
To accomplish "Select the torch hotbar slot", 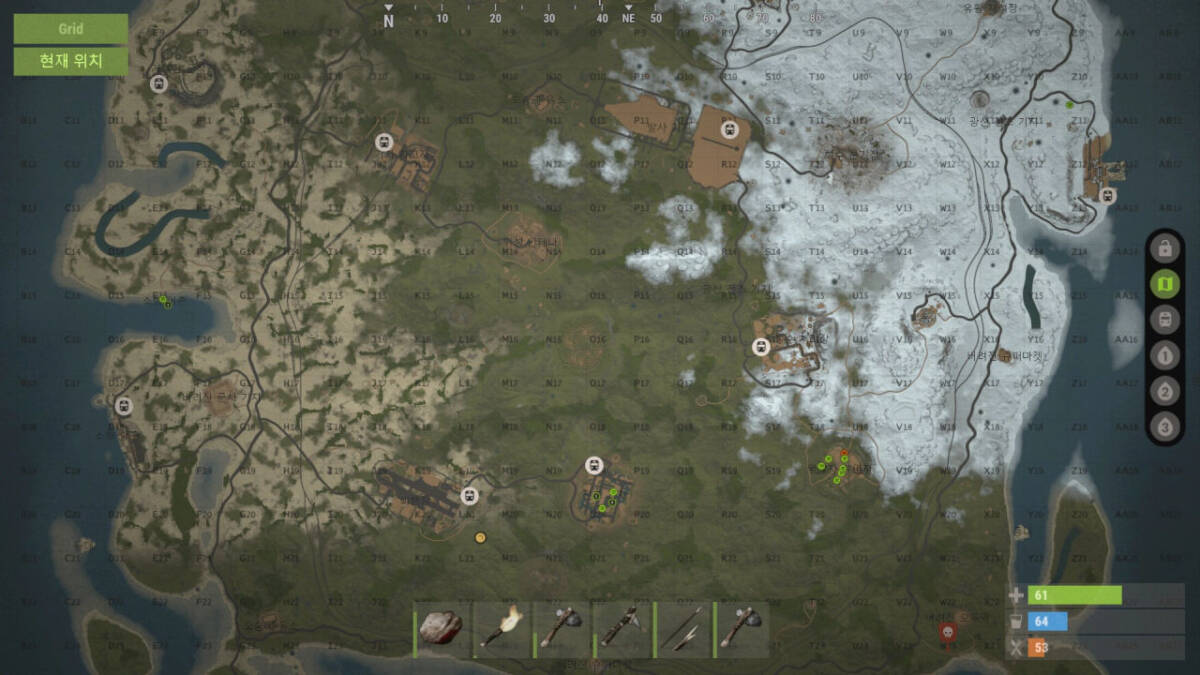I will pos(500,629).
